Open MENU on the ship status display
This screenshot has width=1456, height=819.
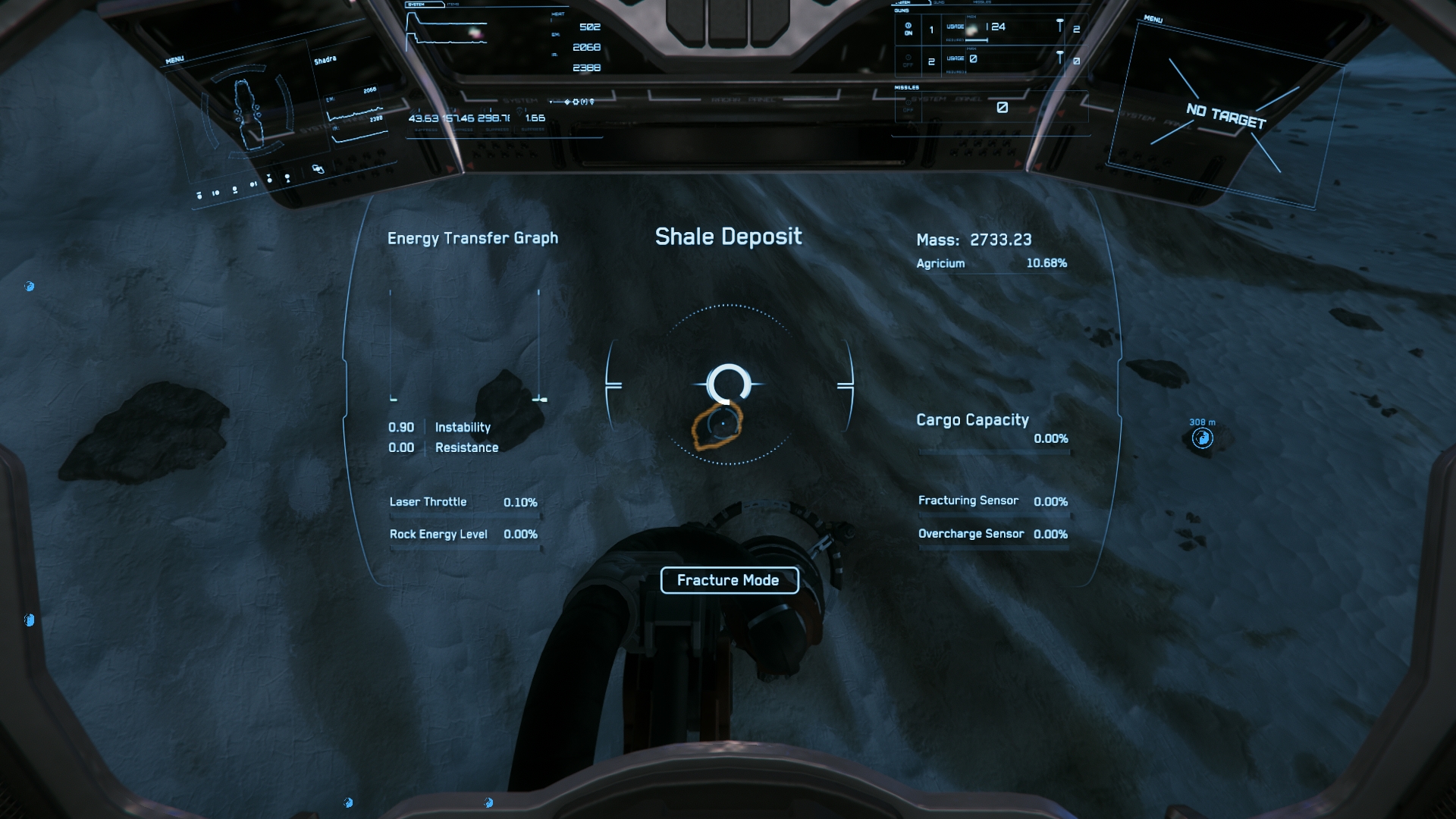pyautogui.click(x=174, y=60)
